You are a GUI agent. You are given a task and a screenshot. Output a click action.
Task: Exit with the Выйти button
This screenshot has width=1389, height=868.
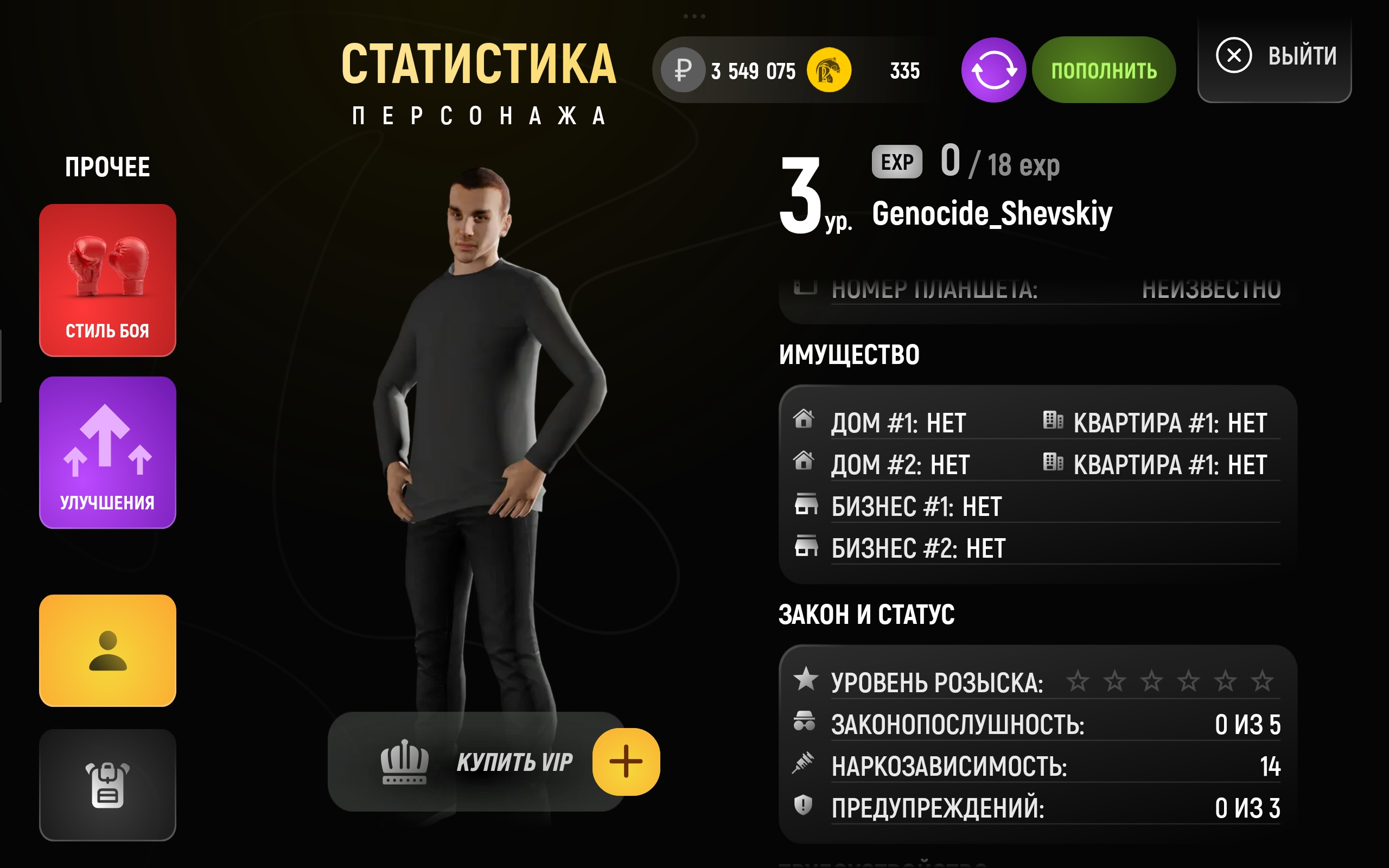1274,56
